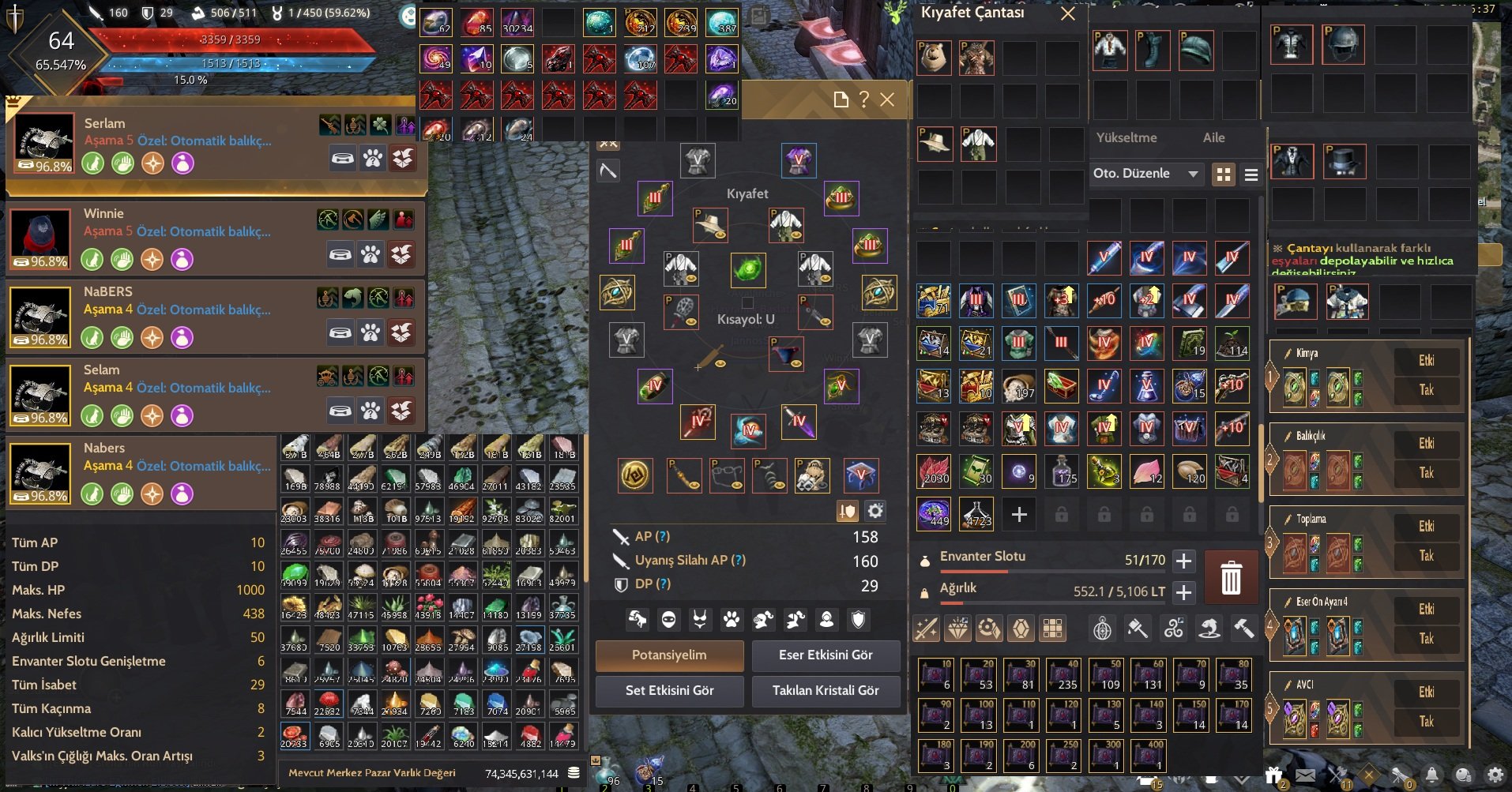This screenshot has width=1512, height=792.
Task: Close the equipment window
Action: coord(887,100)
